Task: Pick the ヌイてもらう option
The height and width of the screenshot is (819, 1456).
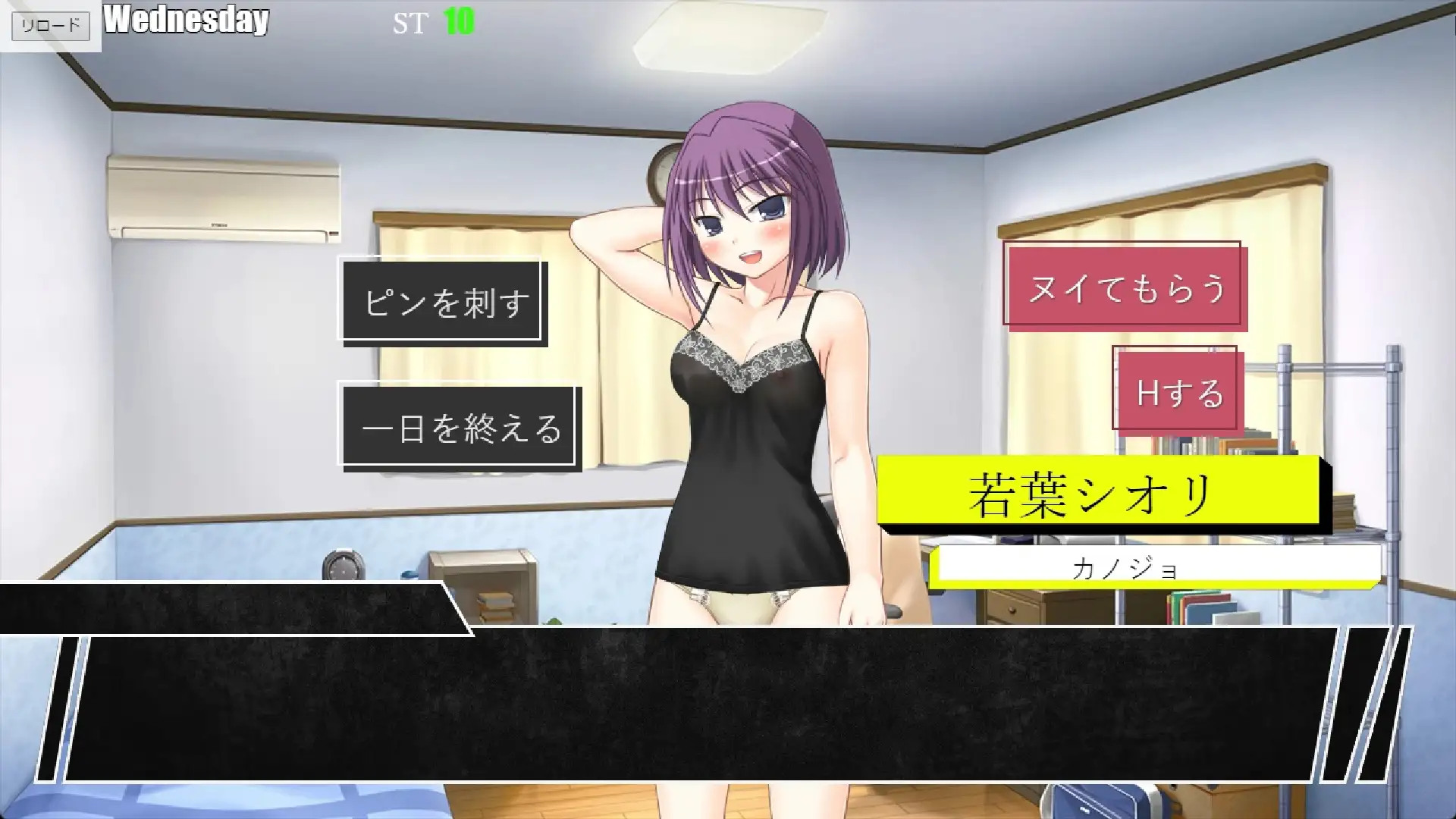Action: [x=1125, y=288]
